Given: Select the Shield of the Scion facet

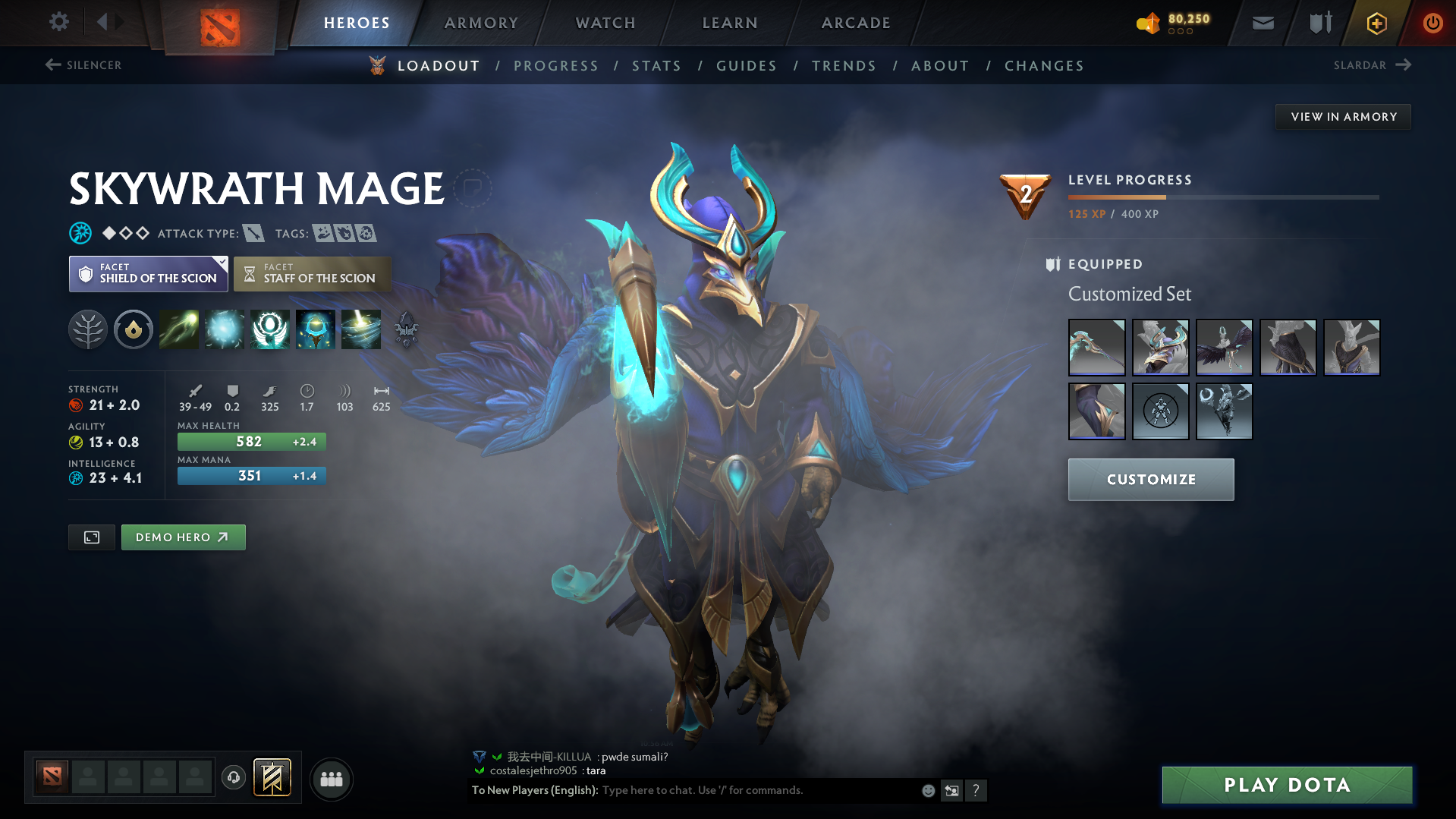Looking at the screenshot, I should coord(148,274).
